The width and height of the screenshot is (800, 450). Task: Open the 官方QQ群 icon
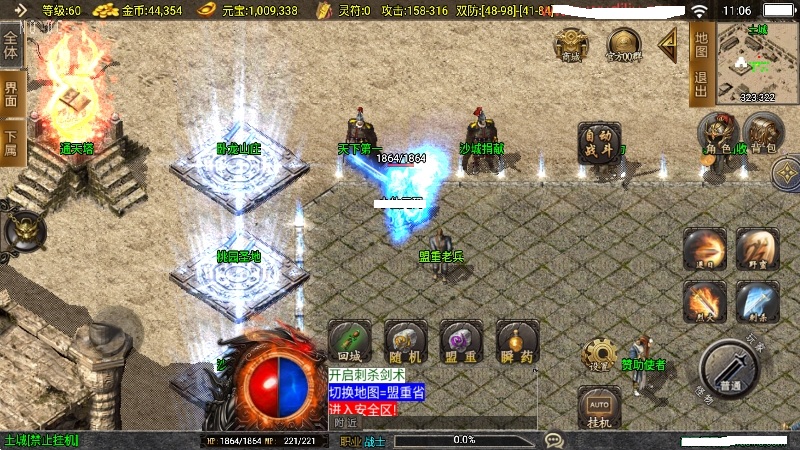pyautogui.click(x=624, y=45)
